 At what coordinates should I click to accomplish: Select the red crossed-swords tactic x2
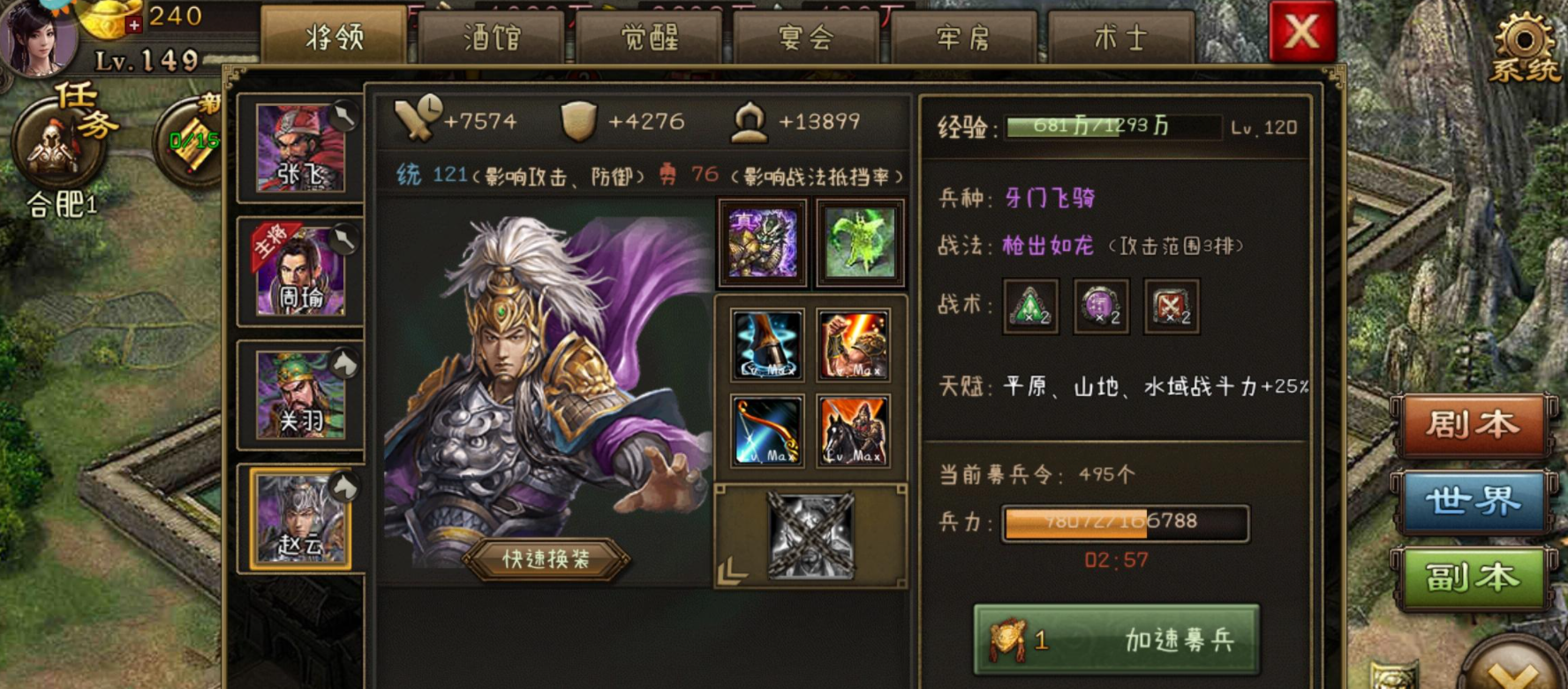[1171, 307]
